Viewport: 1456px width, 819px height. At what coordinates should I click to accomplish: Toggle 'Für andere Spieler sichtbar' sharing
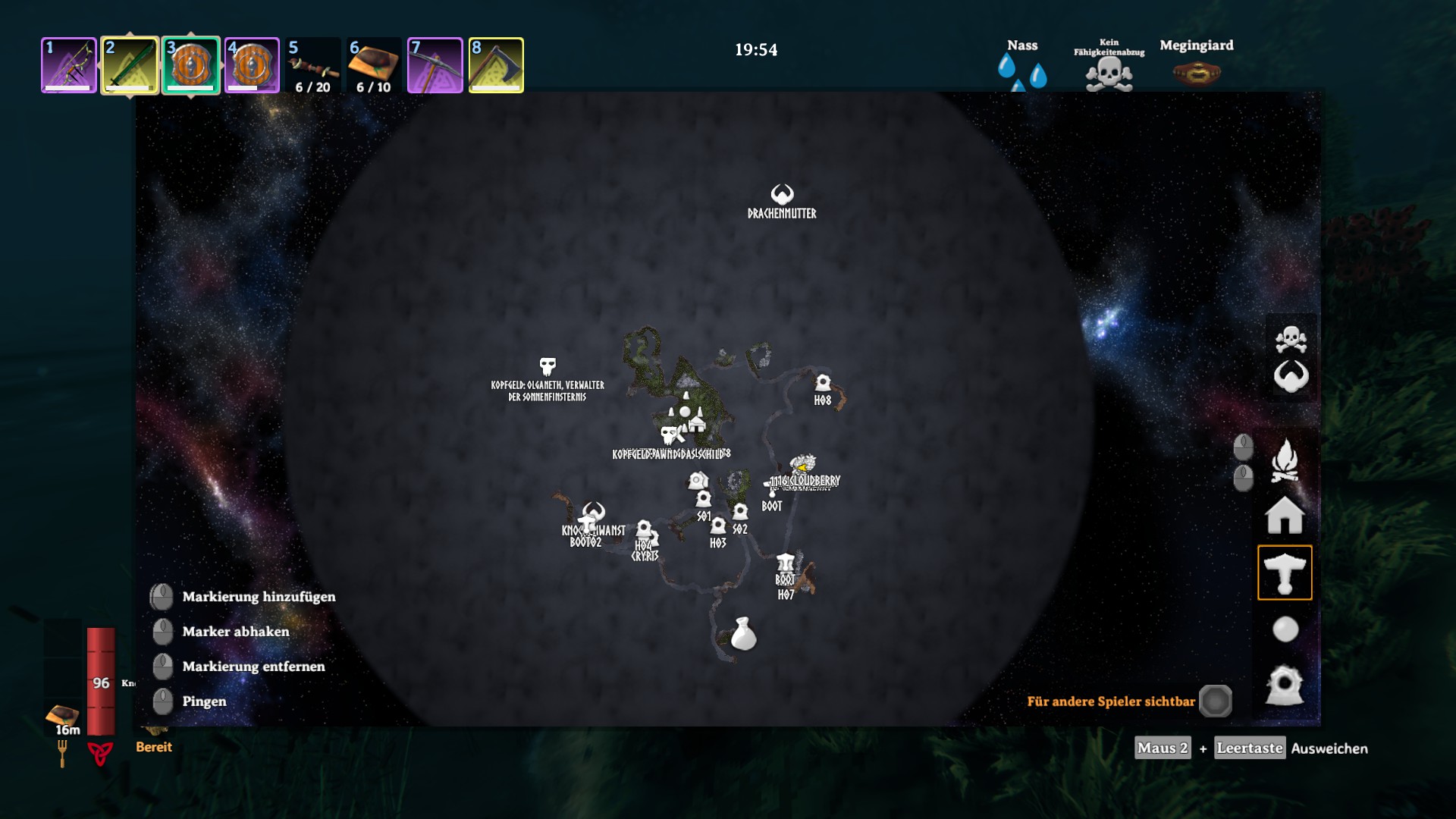1215,701
